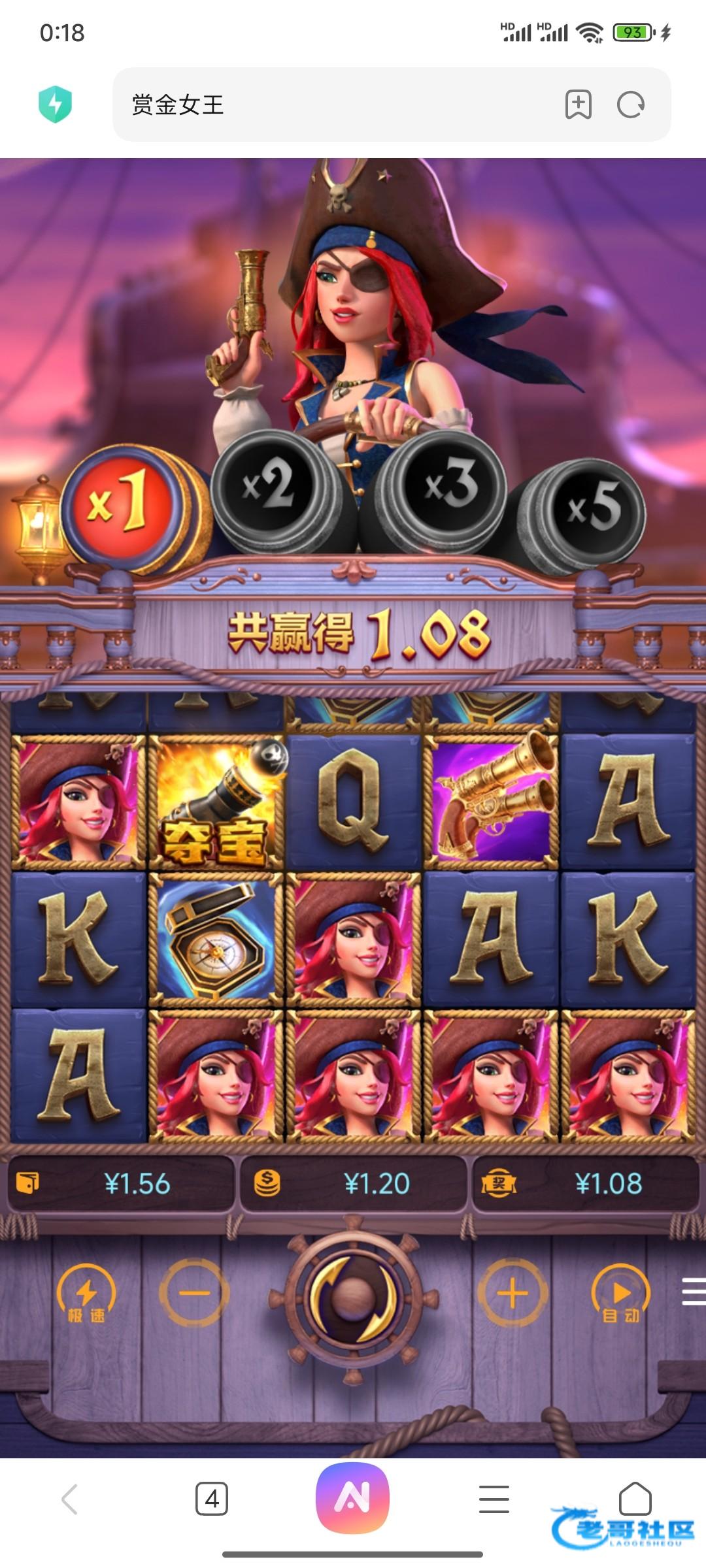The image size is (706, 1568).
Task: Decrease the bet with the minus button
Action: [194, 1293]
